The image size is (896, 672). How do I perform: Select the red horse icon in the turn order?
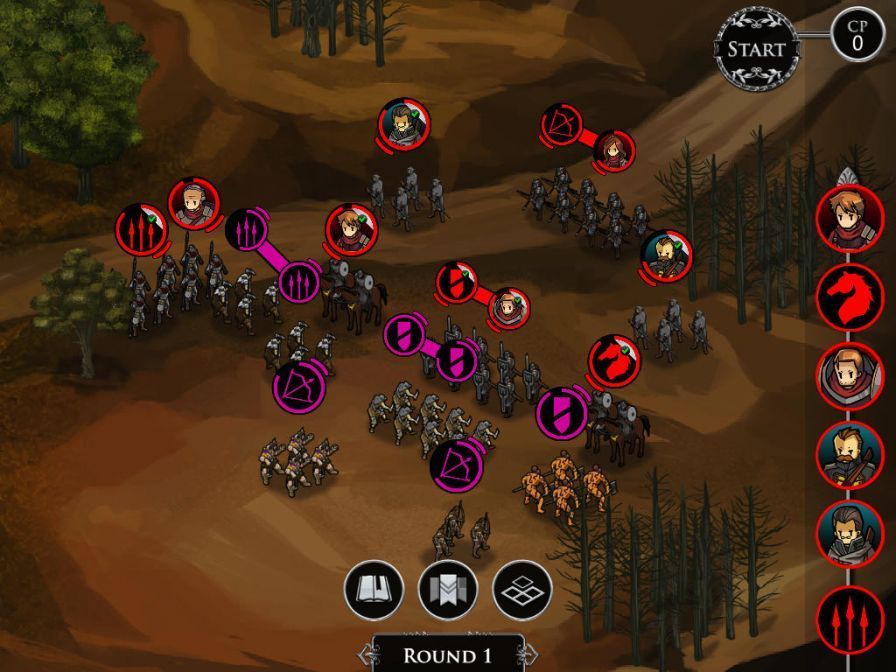pyautogui.click(x=849, y=297)
